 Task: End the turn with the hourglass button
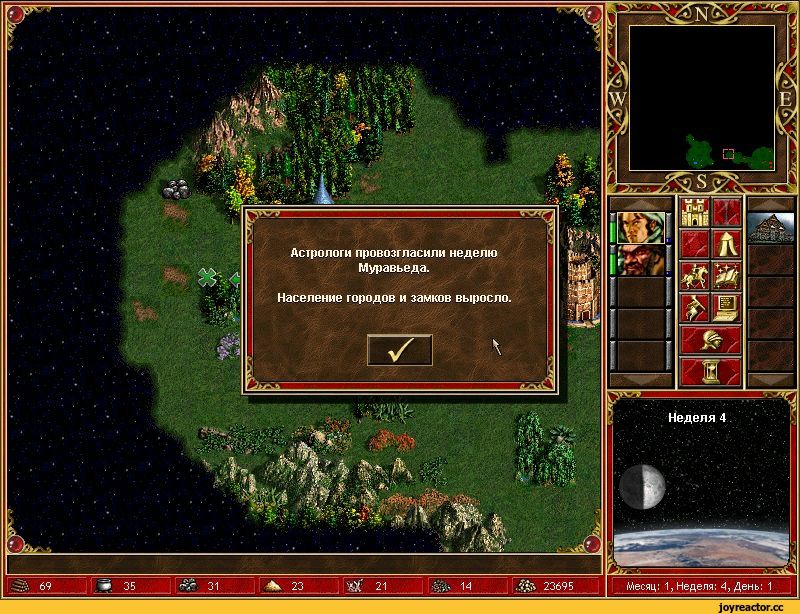[709, 372]
